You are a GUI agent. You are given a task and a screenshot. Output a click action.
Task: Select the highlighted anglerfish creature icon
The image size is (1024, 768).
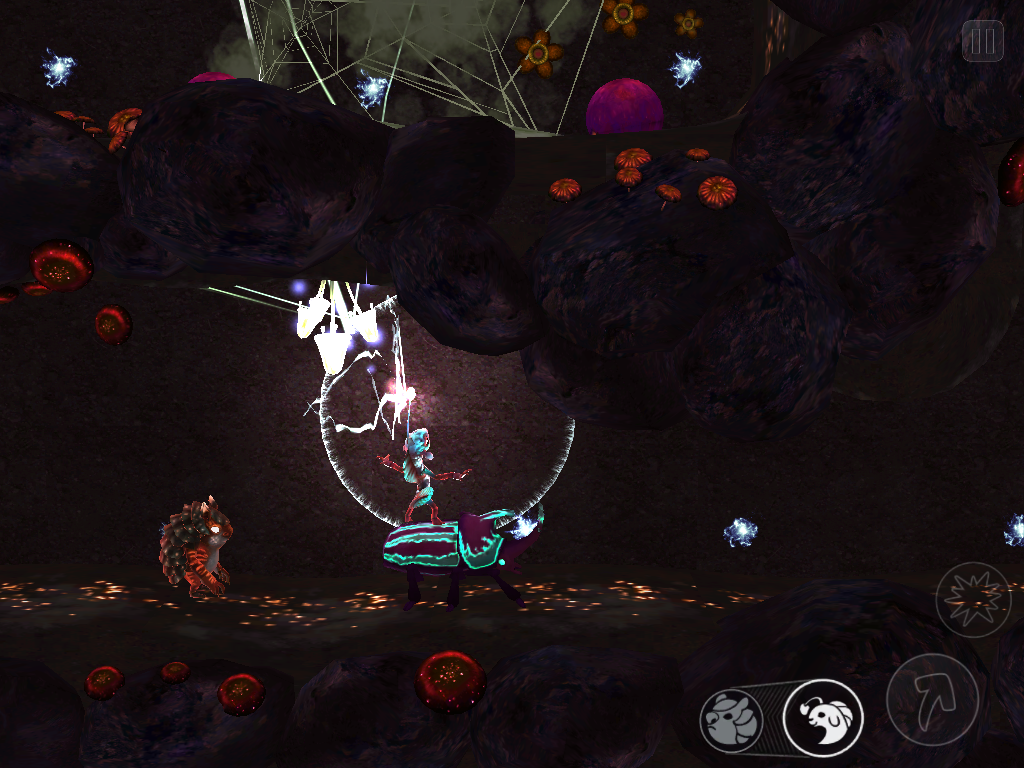coord(822,718)
